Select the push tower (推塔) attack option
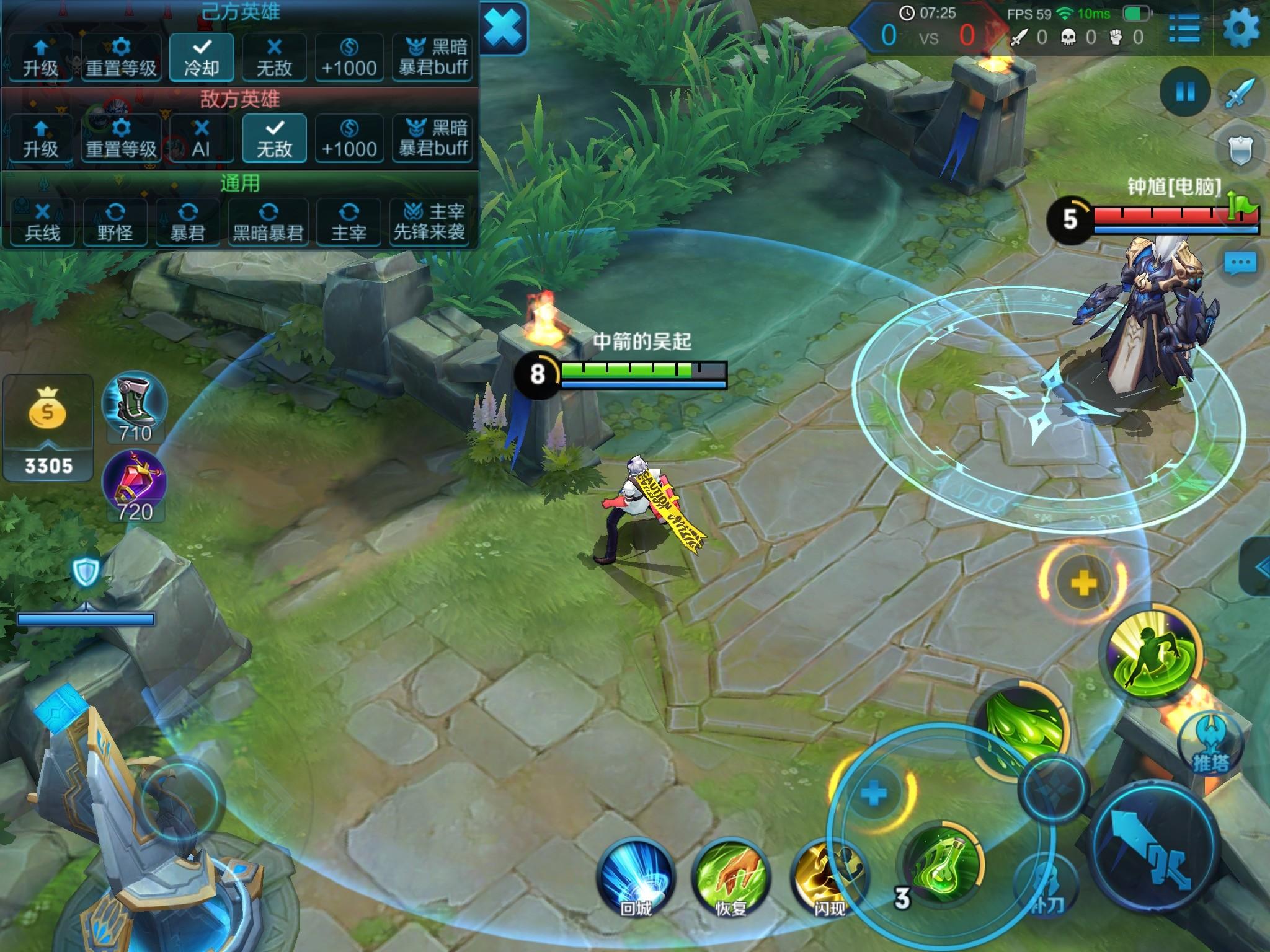 [1209, 744]
